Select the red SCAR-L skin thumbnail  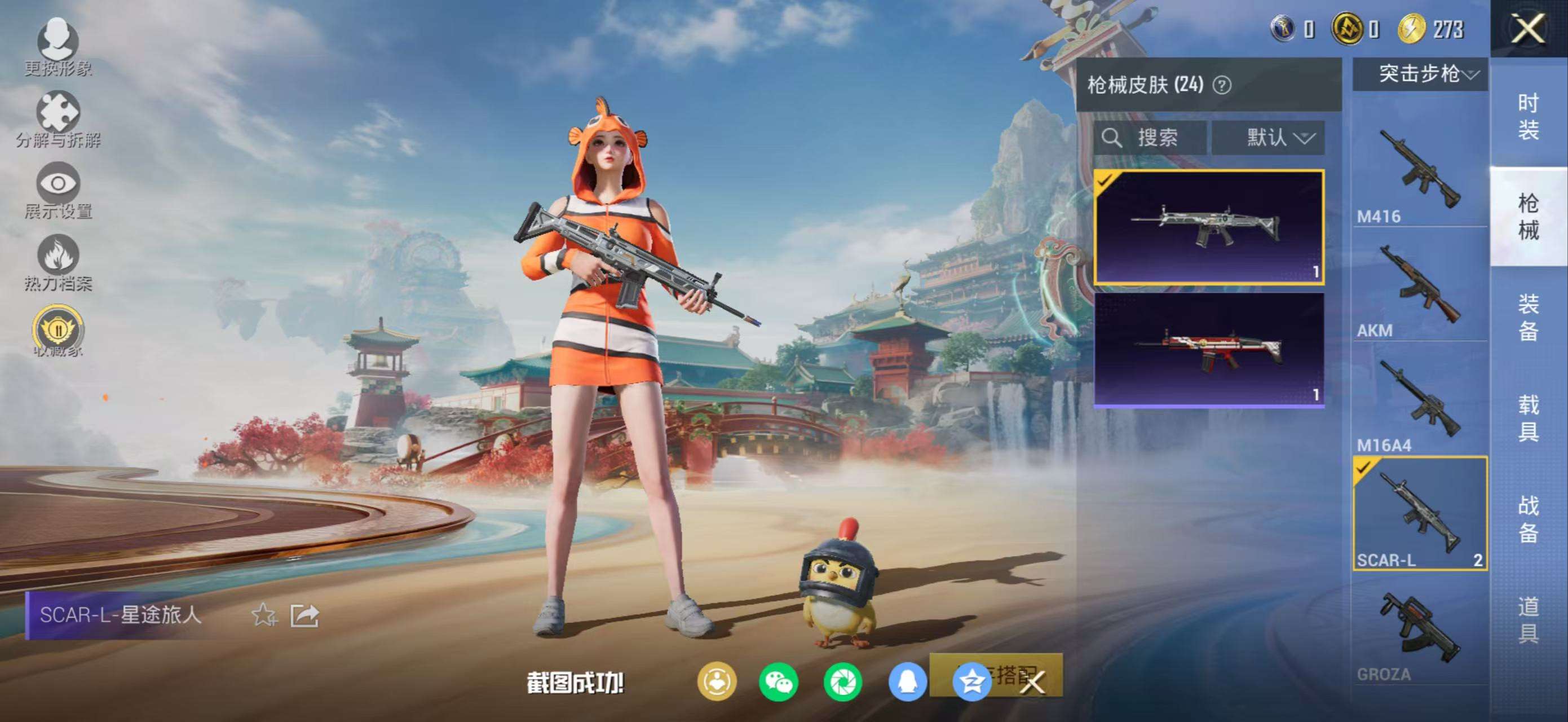click(1209, 349)
